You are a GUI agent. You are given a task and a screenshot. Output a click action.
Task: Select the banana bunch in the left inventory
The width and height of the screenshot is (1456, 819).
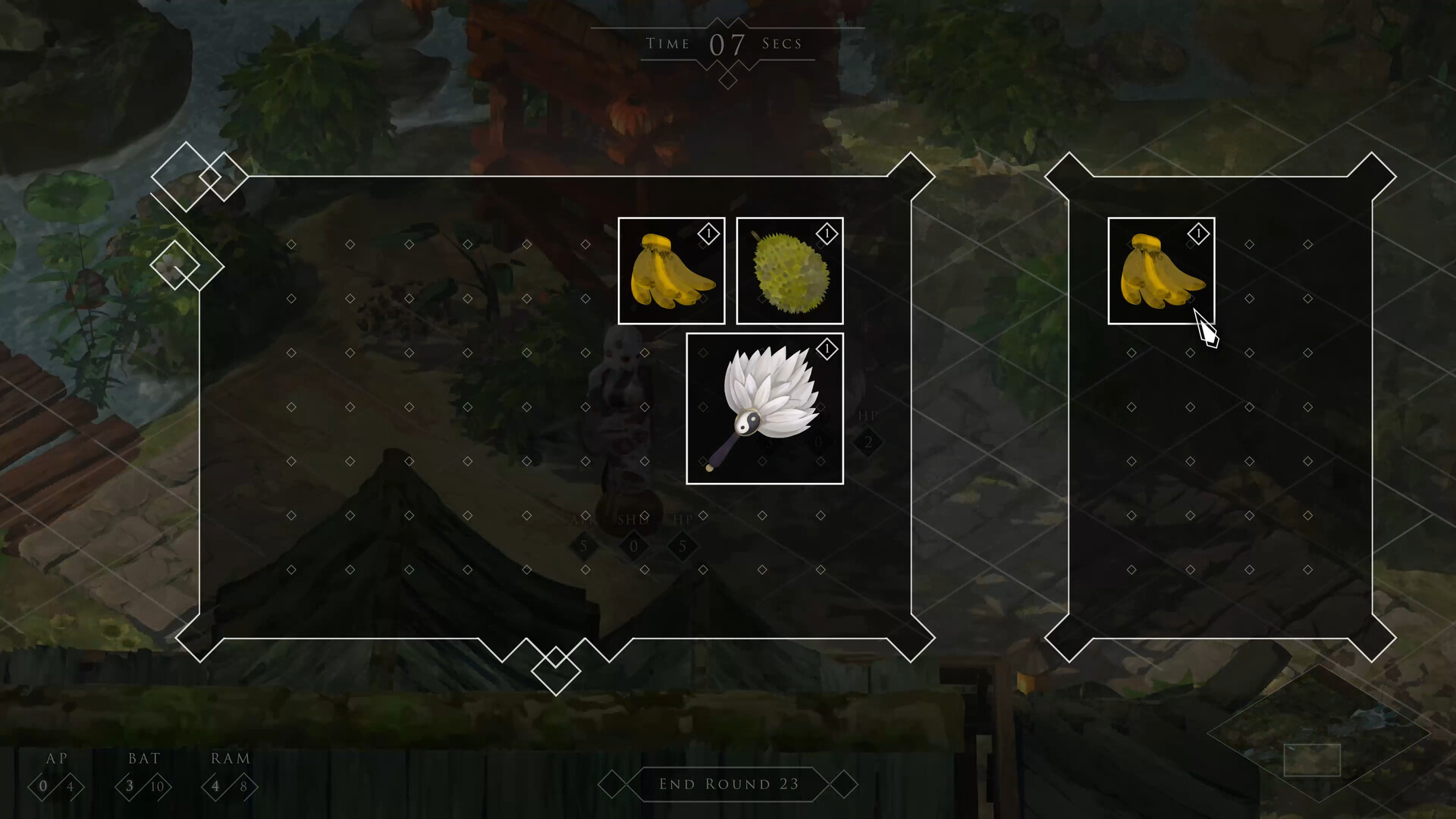pyautogui.click(x=670, y=270)
